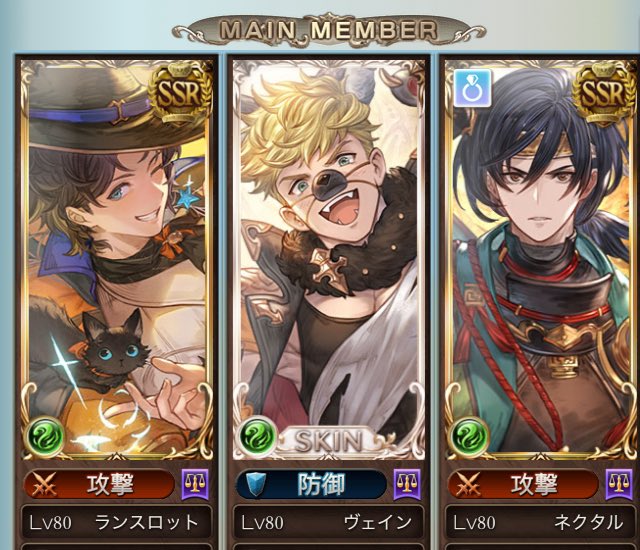The height and width of the screenshot is (550, 640).
Task: Click Nectar's 攻撃 type label
Action: (x=525, y=485)
